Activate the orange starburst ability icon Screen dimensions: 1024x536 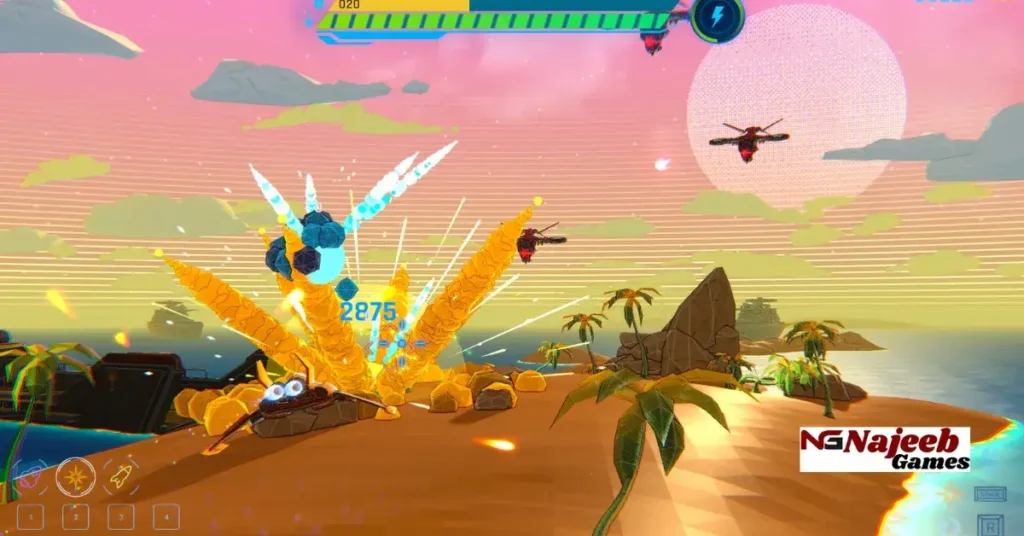pyautogui.click(x=75, y=477)
